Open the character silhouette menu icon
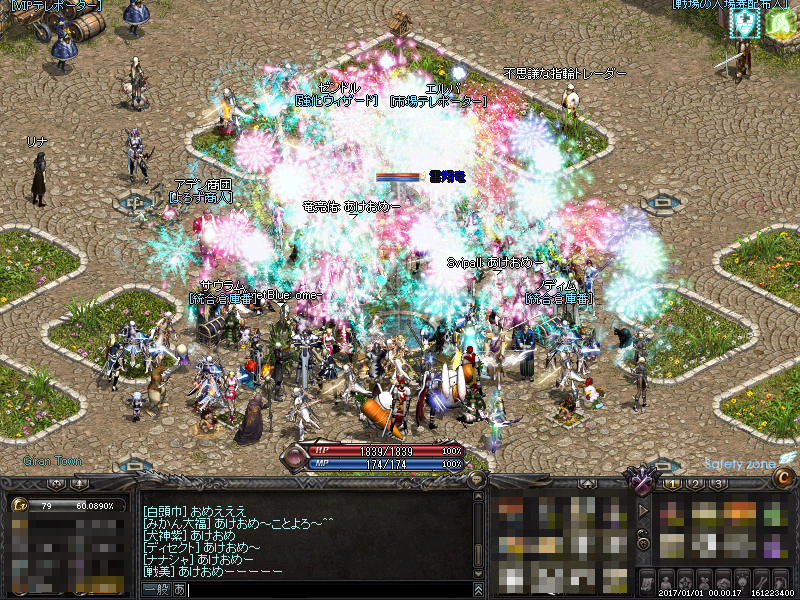800x600 pixels. 667,581
